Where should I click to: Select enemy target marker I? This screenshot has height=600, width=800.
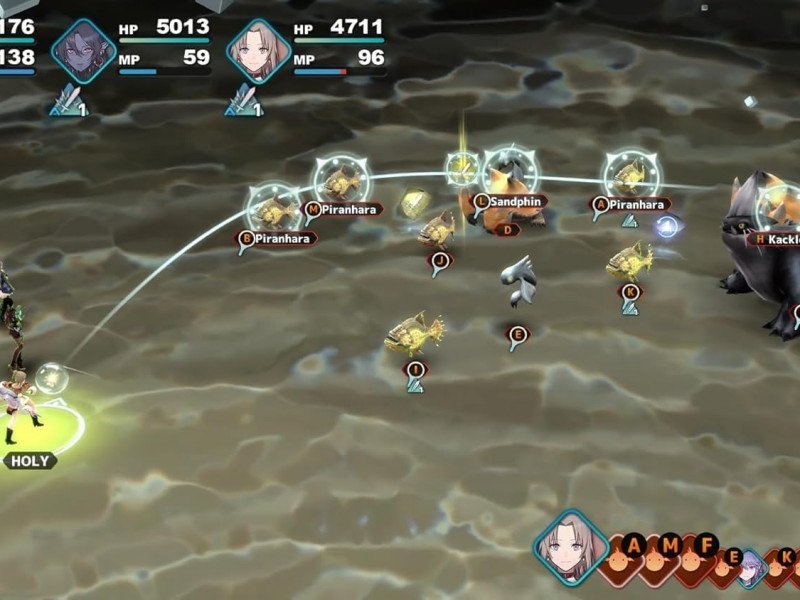(x=414, y=370)
